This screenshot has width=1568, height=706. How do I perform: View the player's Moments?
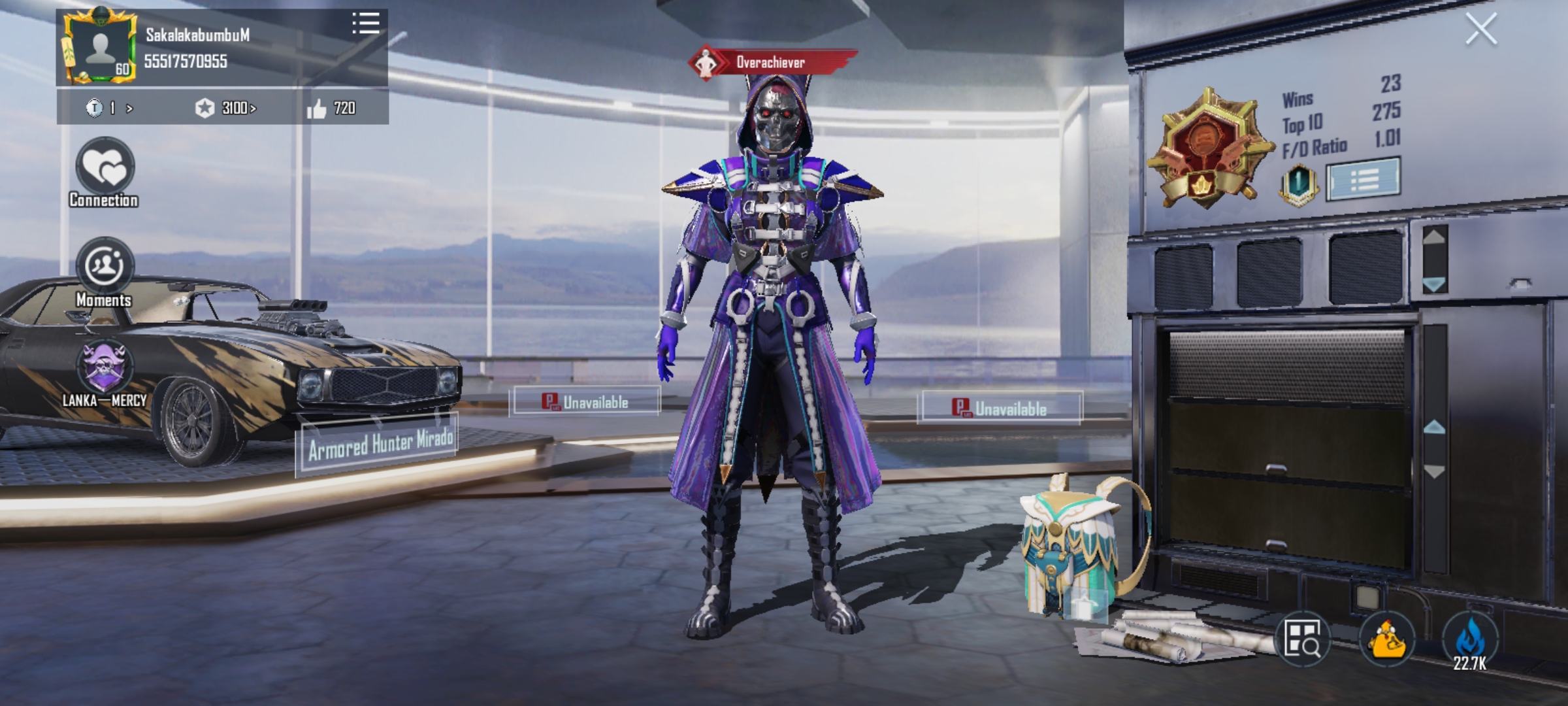(105, 267)
